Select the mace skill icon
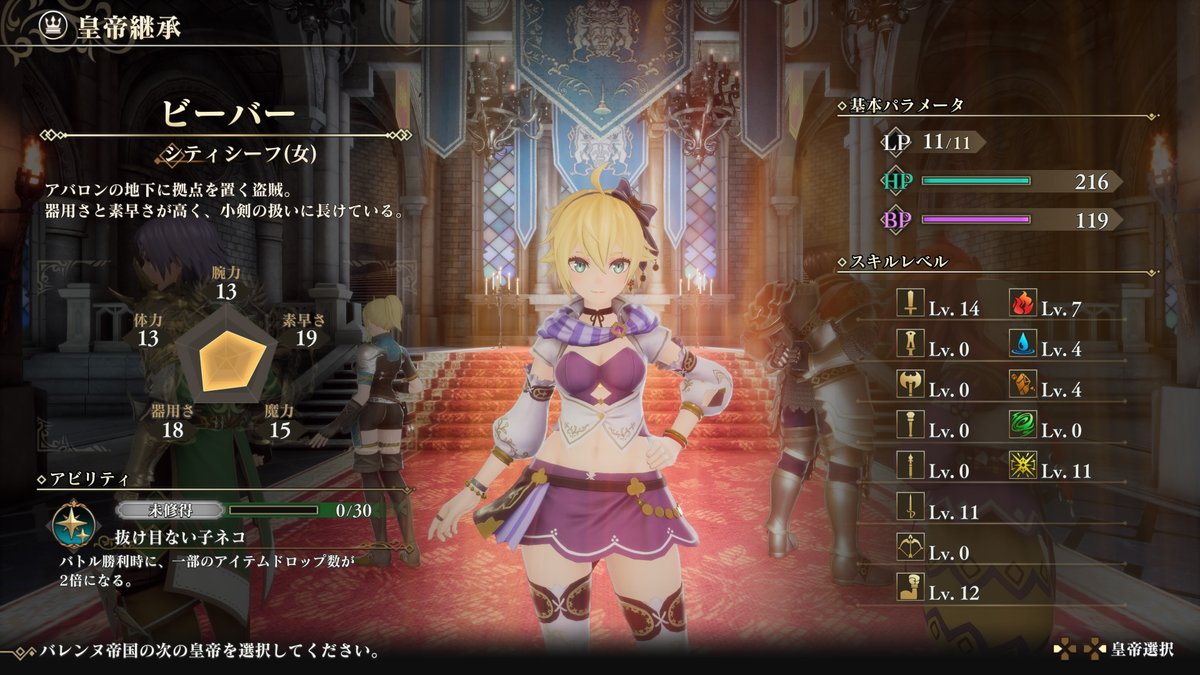This screenshot has height=675, width=1200. coord(911,430)
